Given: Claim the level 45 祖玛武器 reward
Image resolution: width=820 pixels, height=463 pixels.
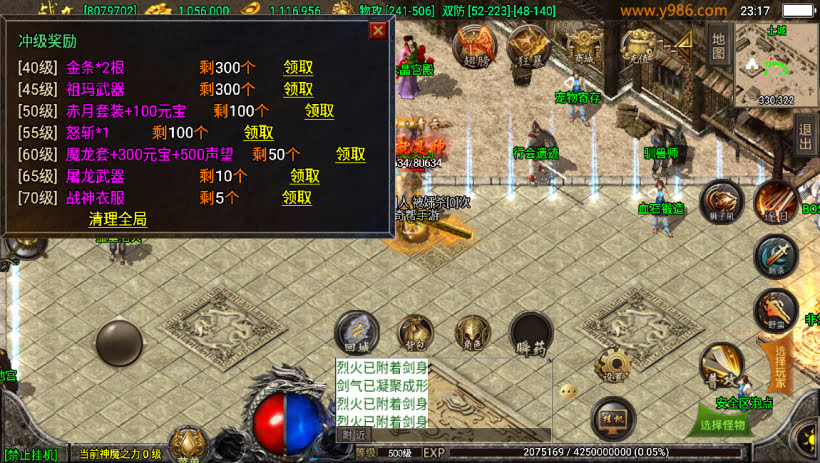Looking at the screenshot, I should pyautogui.click(x=298, y=90).
